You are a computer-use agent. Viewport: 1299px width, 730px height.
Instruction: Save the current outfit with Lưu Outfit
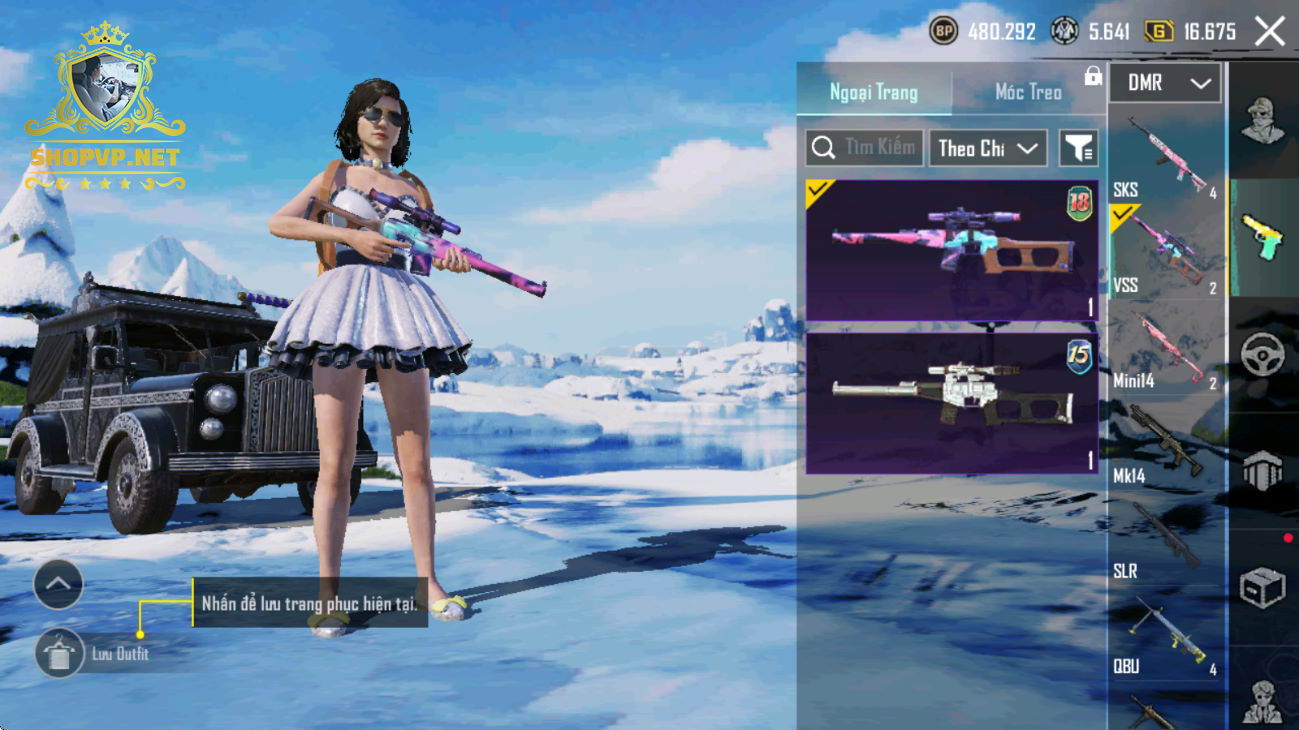pyautogui.click(x=60, y=654)
